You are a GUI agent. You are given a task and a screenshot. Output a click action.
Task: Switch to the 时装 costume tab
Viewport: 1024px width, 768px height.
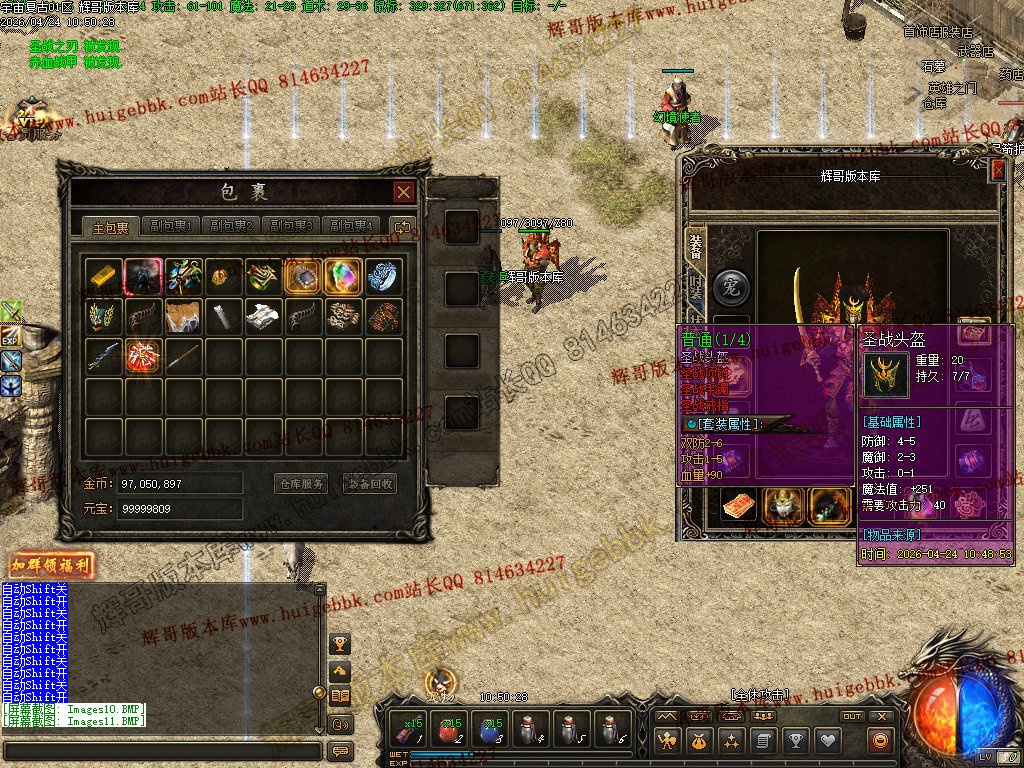pos(695,292)
